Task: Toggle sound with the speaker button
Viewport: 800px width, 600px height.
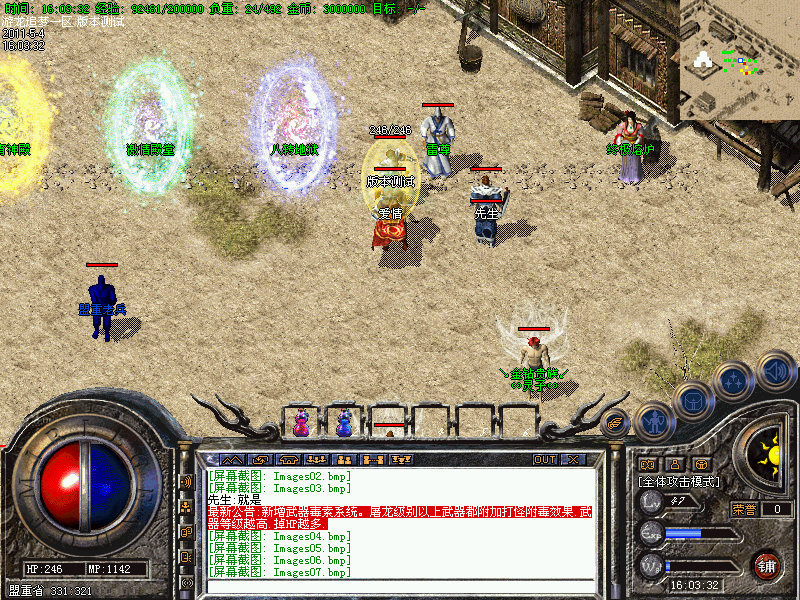Action: click(x=773, y=372)
